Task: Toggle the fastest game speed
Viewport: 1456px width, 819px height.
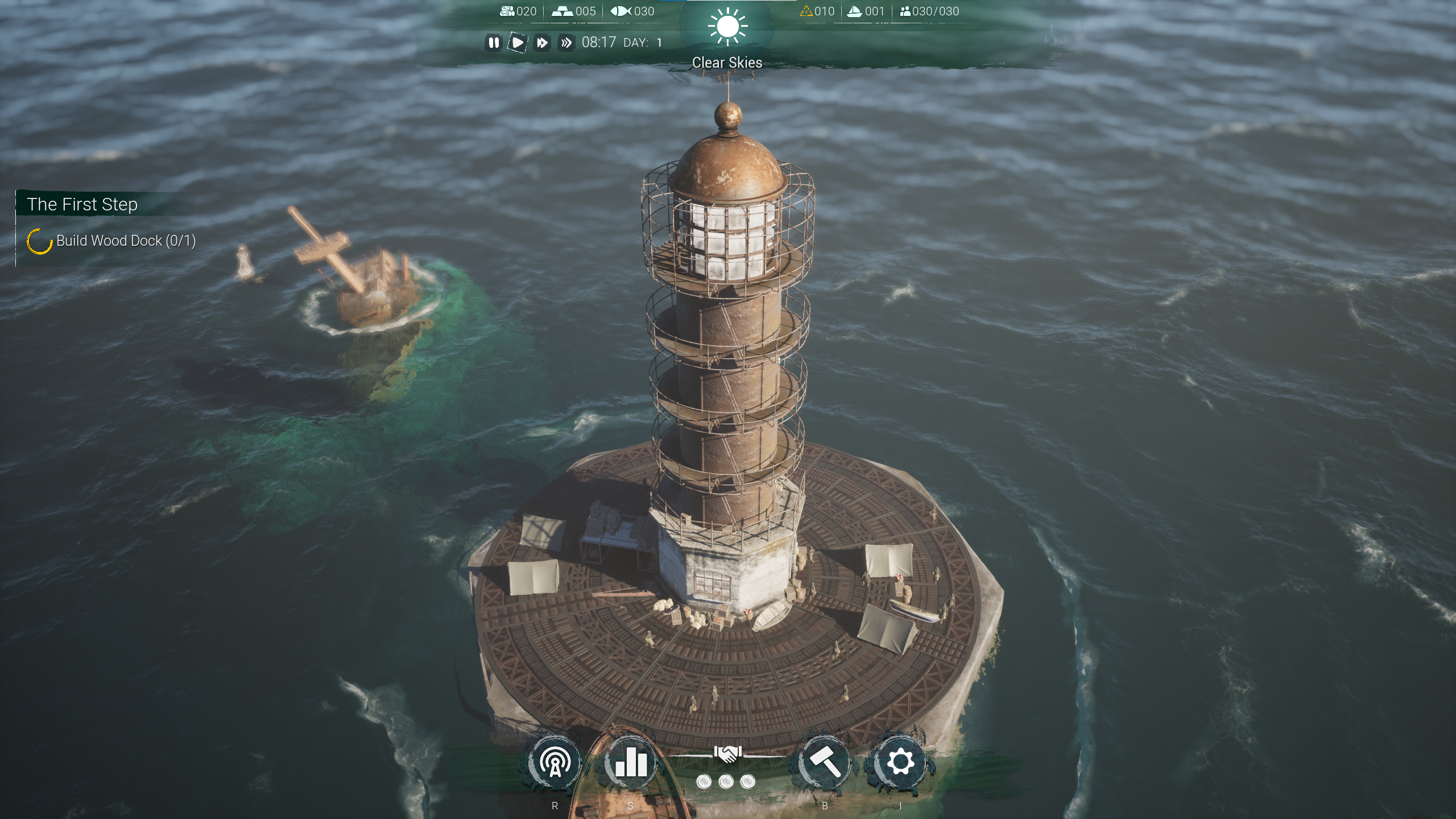Action: click(x=566, y=42)
